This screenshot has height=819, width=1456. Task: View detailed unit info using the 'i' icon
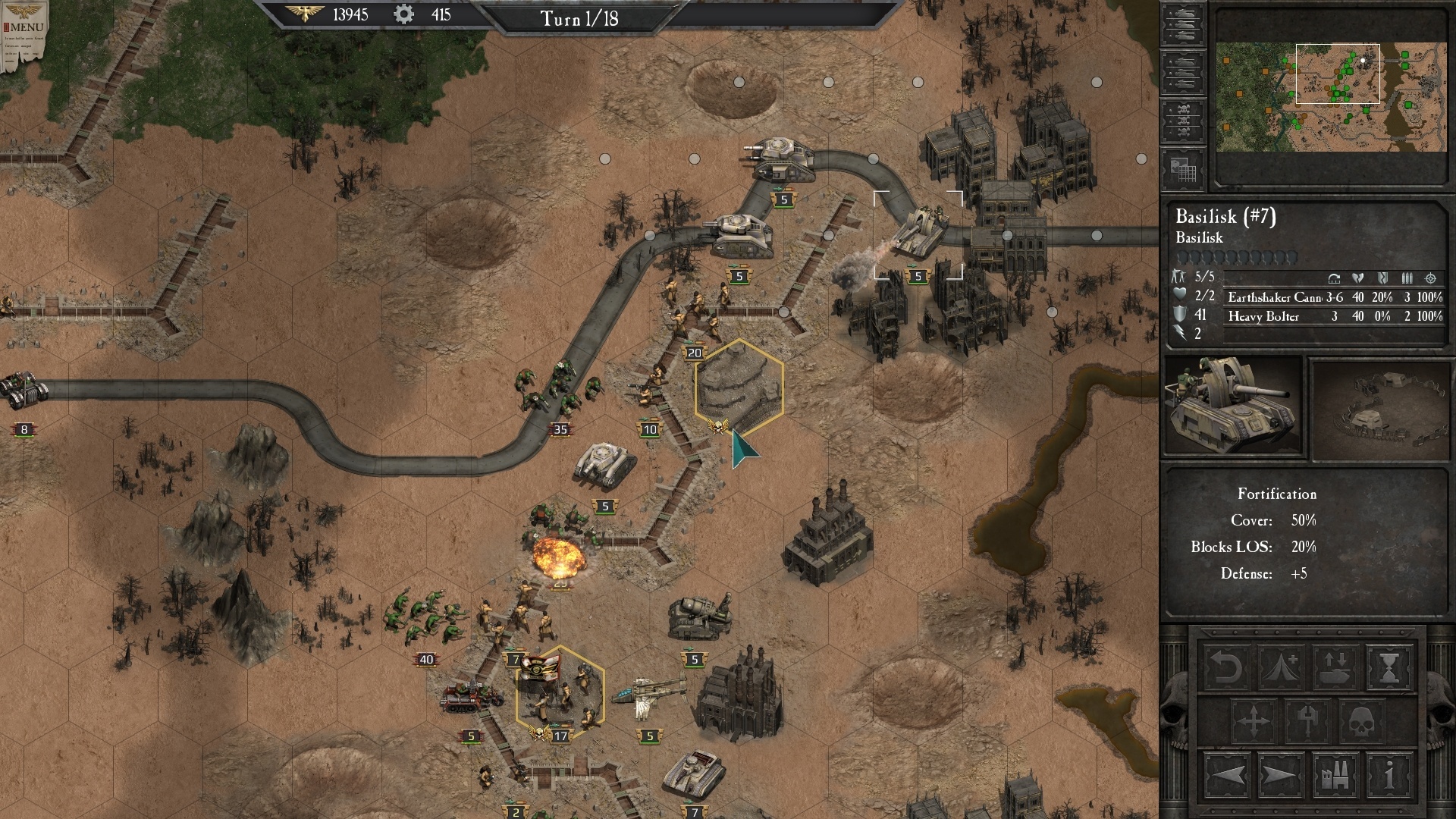pyautogui.click(x=1390, y=775)
